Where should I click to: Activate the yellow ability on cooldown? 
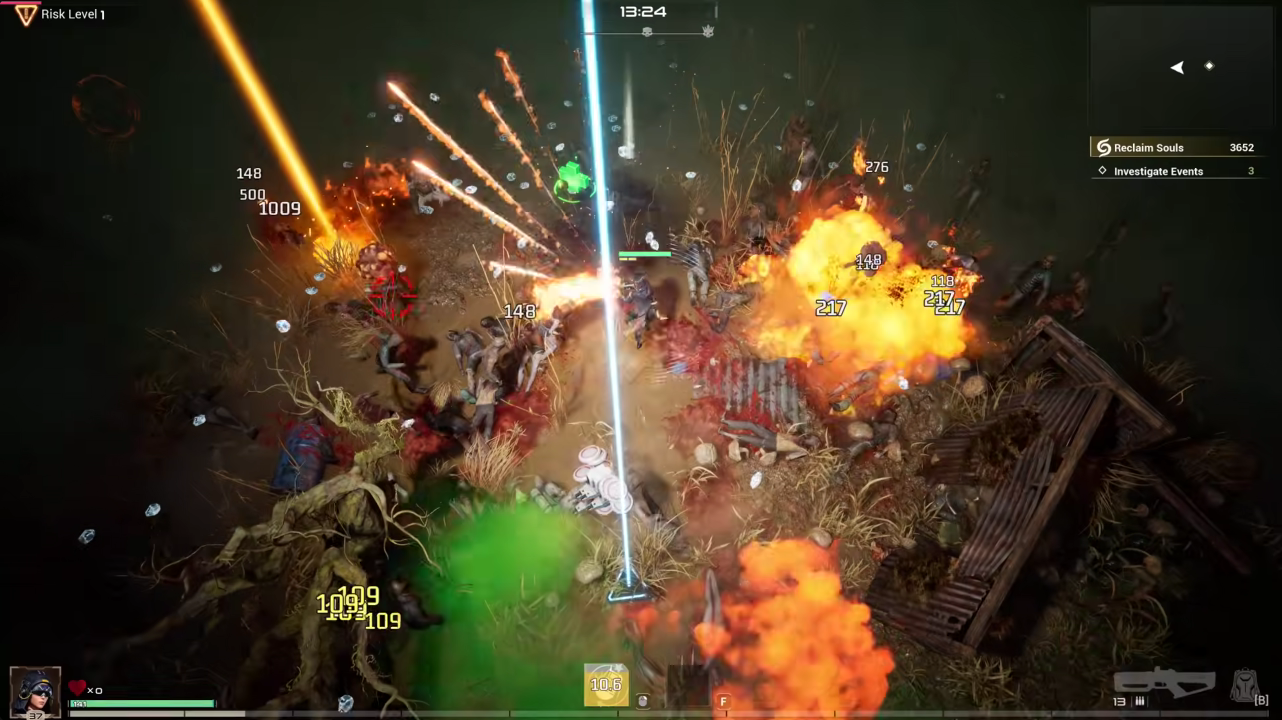click(606, 685)
